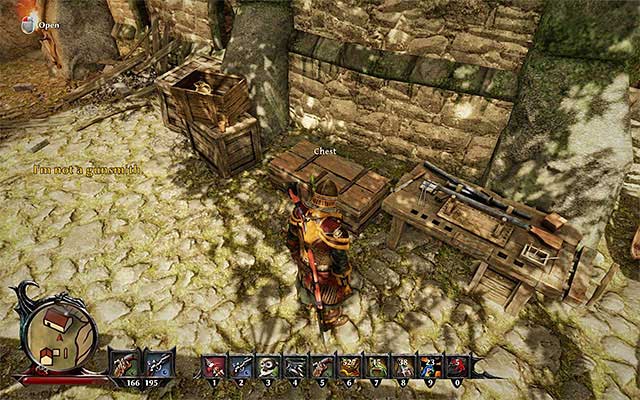Viewport: 640px width, 400px height.
Task: Activate quick slot number 4
Action: (296, 367)
